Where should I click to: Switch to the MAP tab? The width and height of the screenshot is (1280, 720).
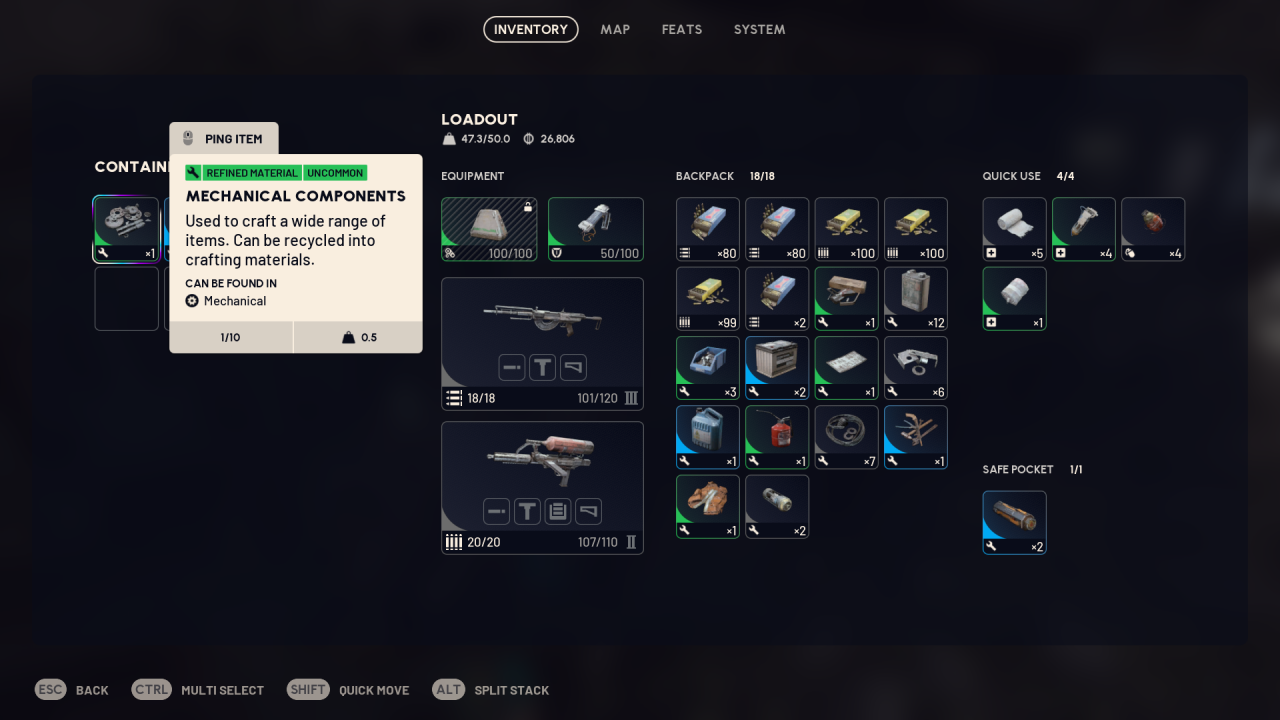pos(615,29)
